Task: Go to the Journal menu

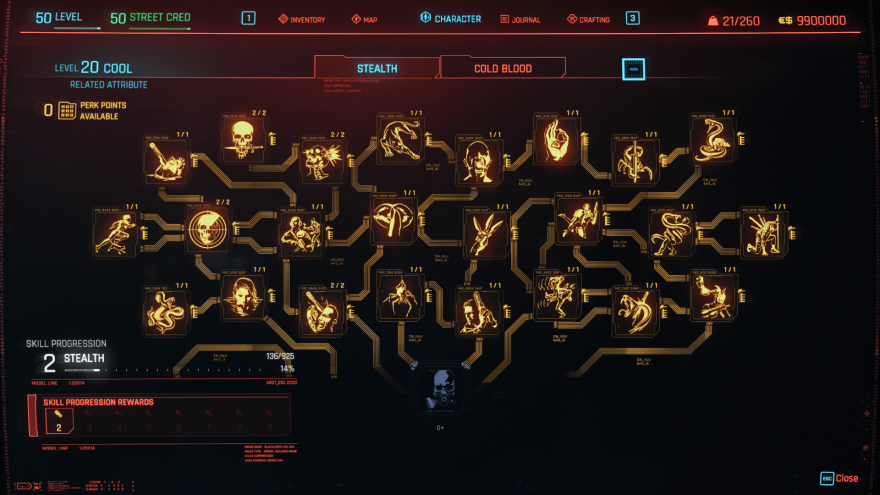Action: pyautogui.click(x=520, y=19)
